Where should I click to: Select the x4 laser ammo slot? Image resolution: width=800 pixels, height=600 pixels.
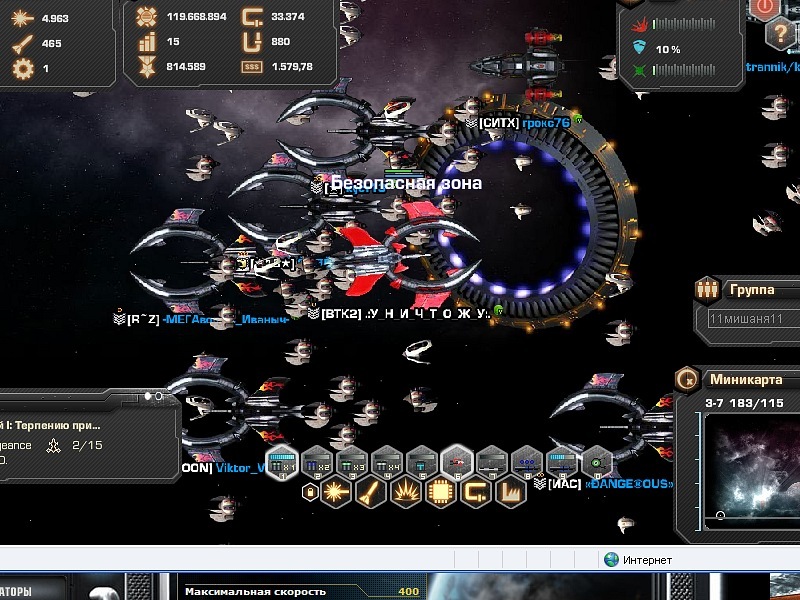pos(387,461)
